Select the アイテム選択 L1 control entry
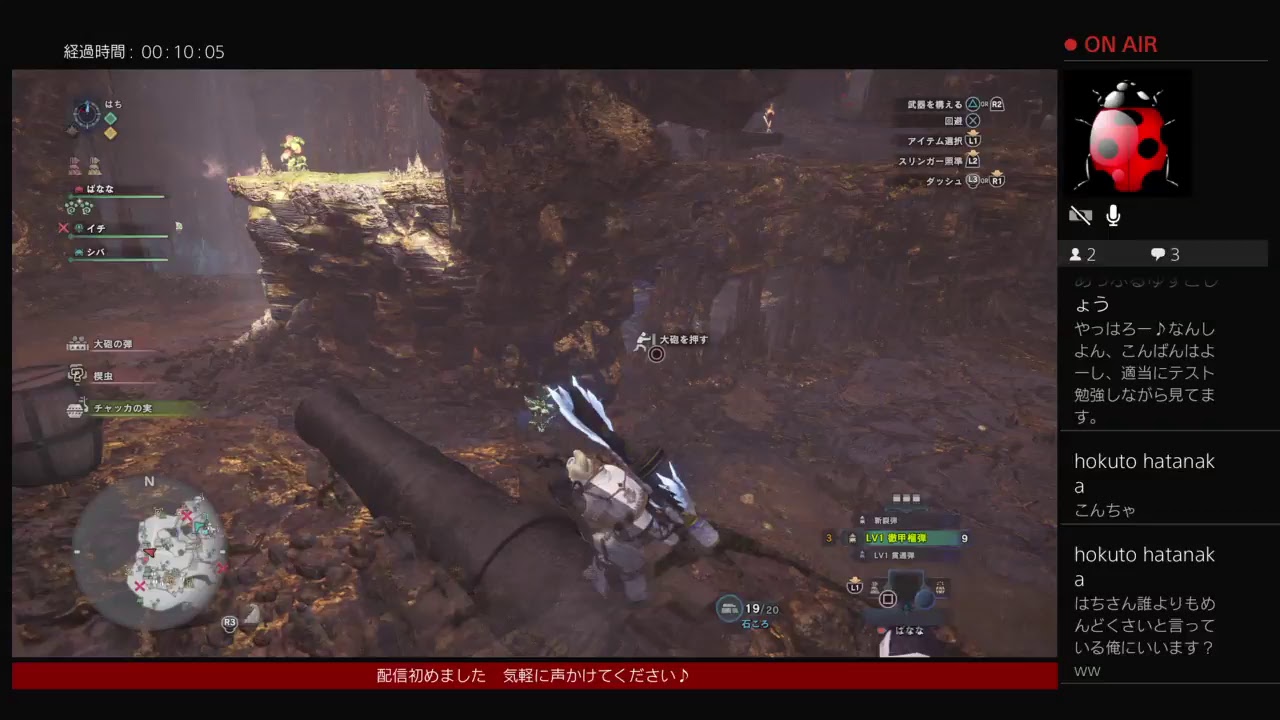Image resolution: width=1280 pixels, height=720 pixels. 943,141
